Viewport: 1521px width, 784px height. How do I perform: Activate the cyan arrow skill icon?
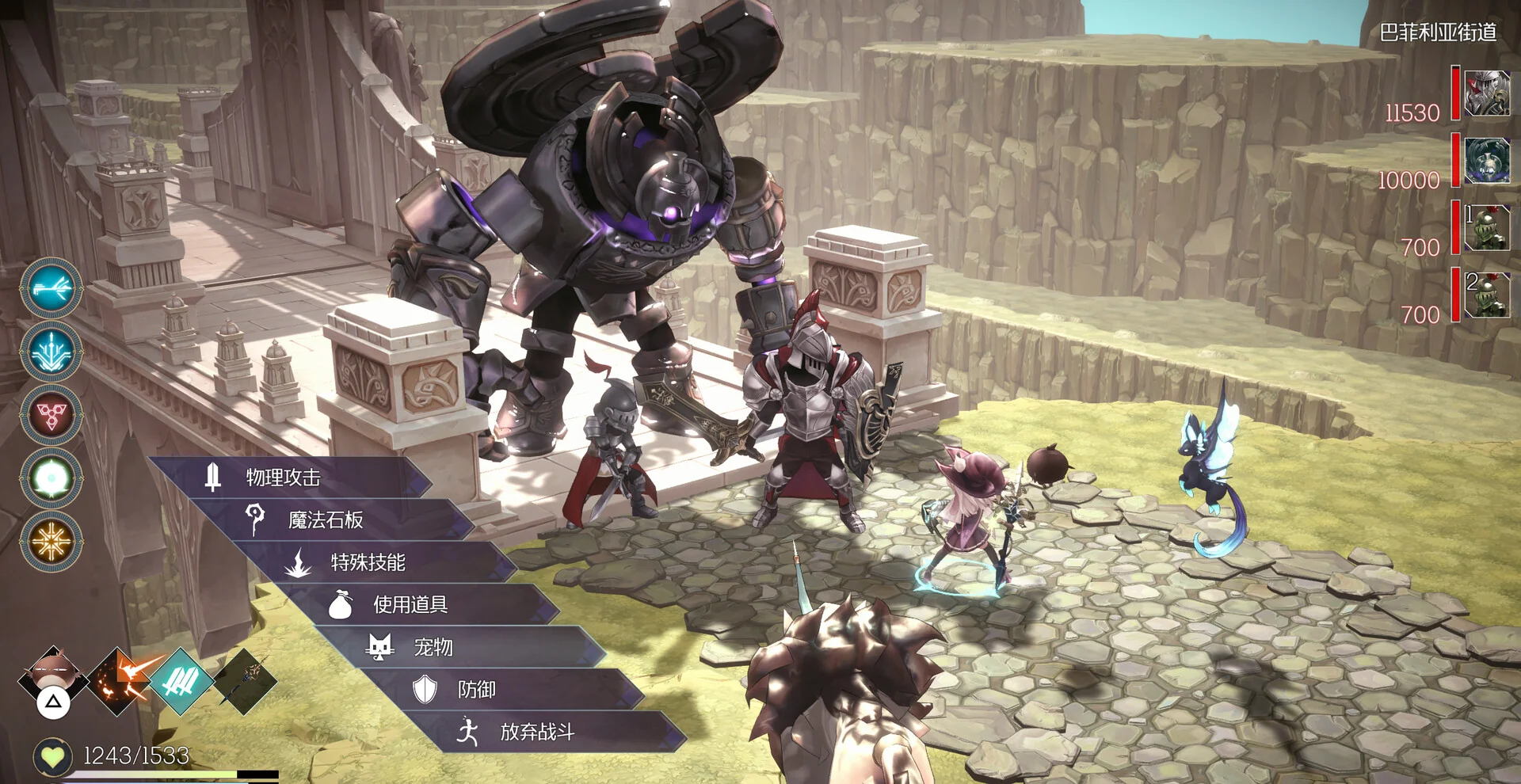(x=51, y=288)
